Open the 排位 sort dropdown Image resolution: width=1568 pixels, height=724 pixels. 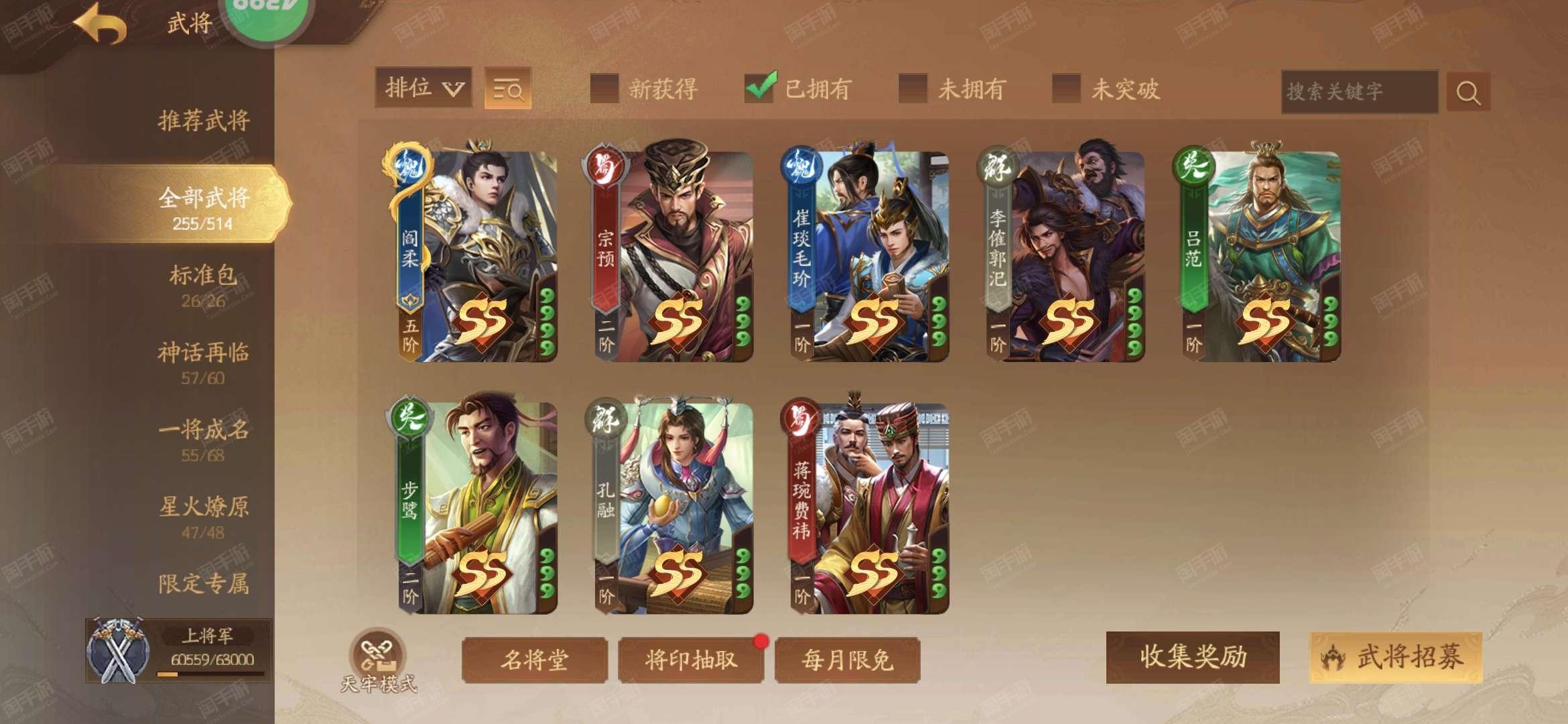424,88
